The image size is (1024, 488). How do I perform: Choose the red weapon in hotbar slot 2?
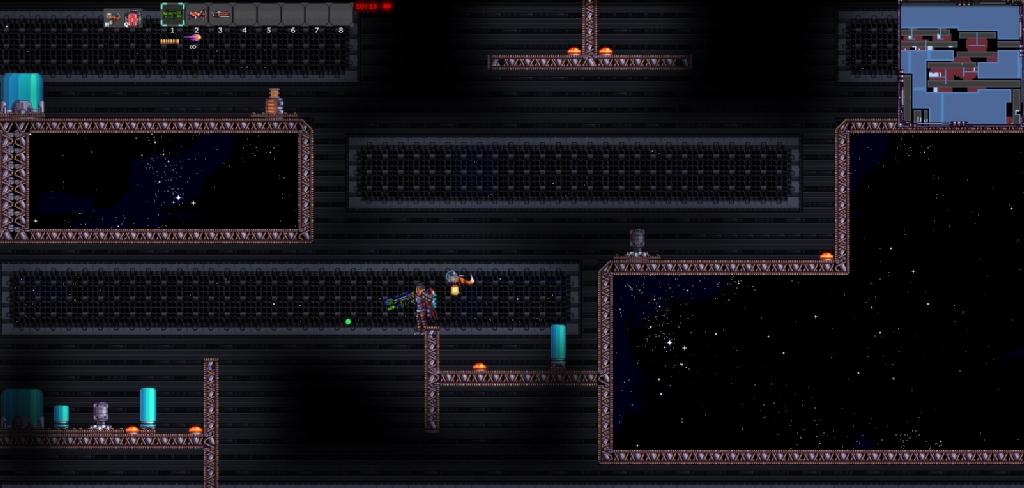pos(197,14)
